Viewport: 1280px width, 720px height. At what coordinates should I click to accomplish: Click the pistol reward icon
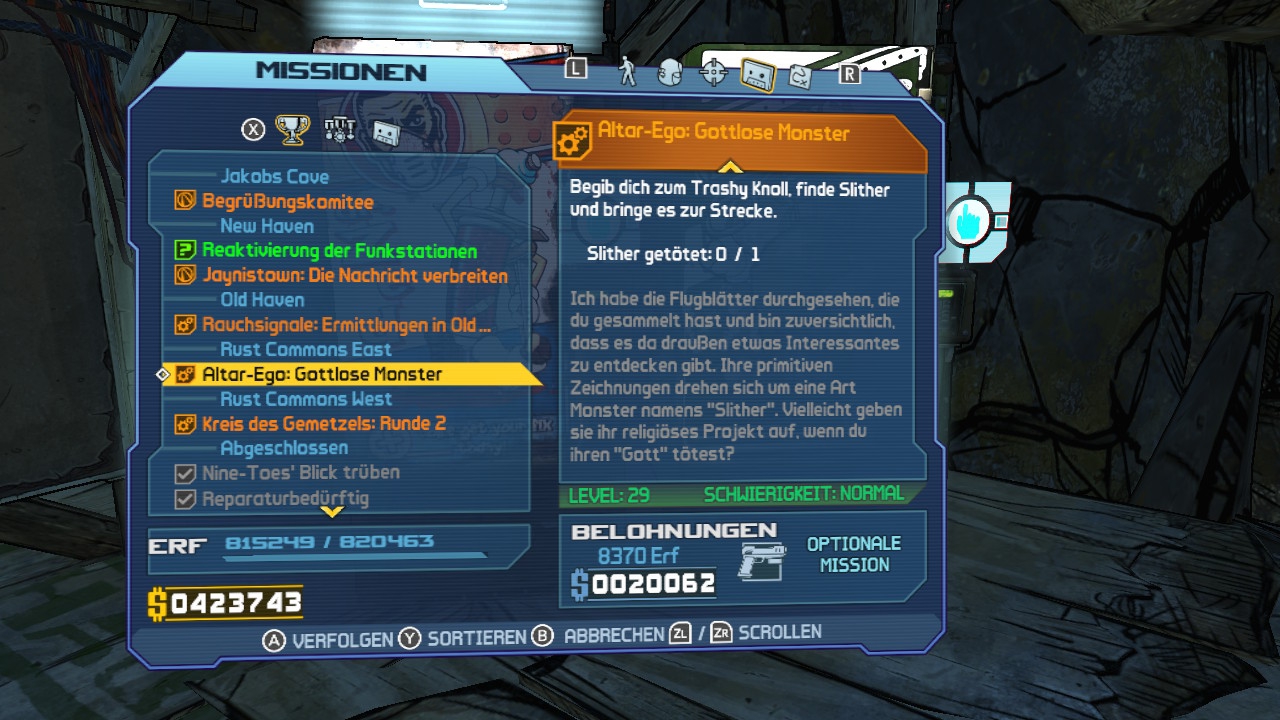pos(762,561)
